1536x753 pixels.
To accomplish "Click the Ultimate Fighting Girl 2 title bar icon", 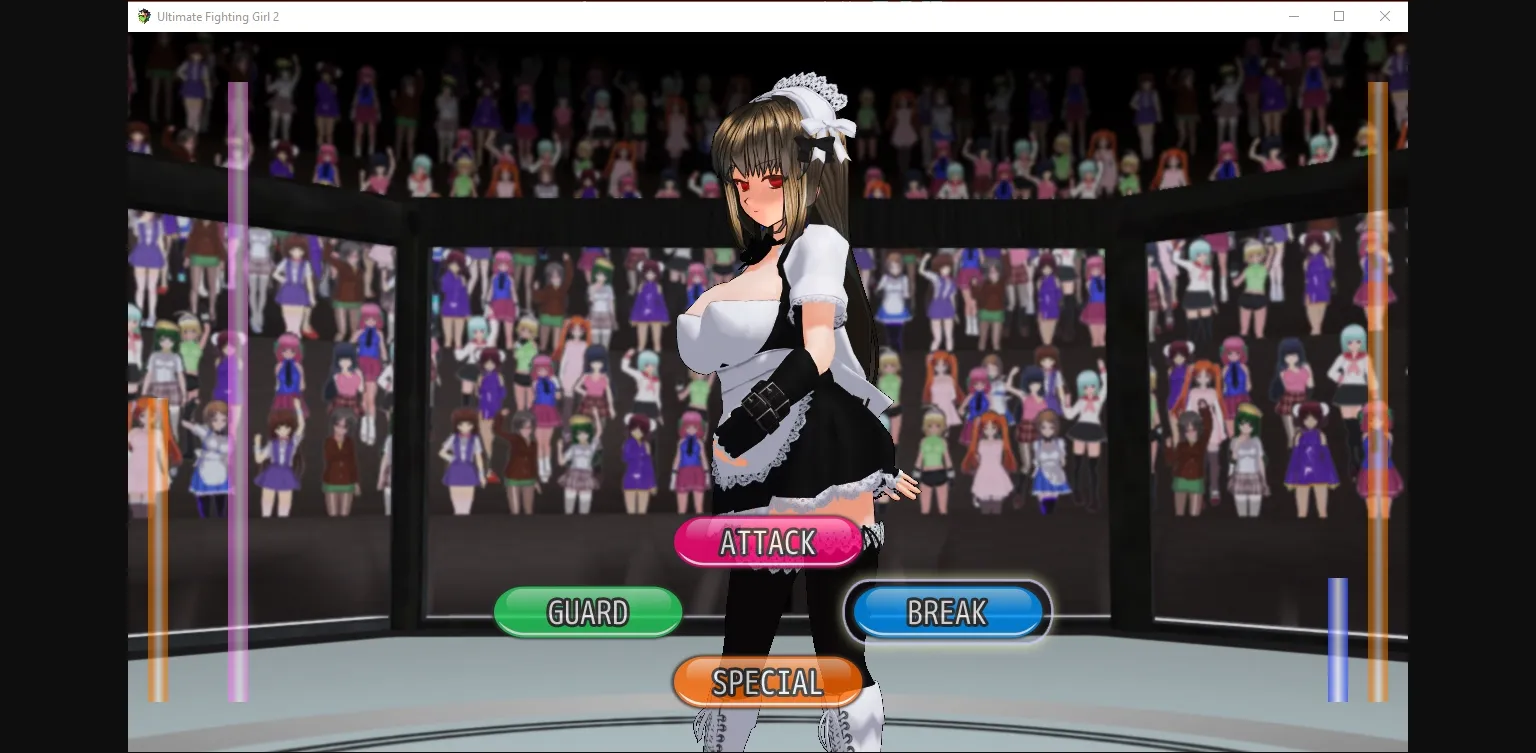I will click(x=143, y=16).
